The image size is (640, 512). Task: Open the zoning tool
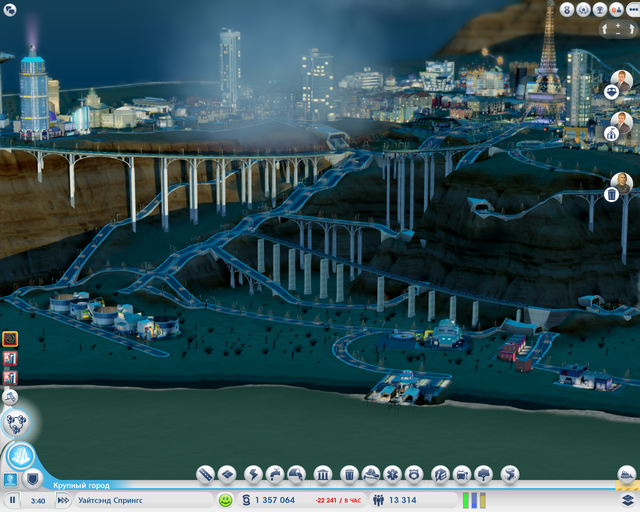pos(228,473)
